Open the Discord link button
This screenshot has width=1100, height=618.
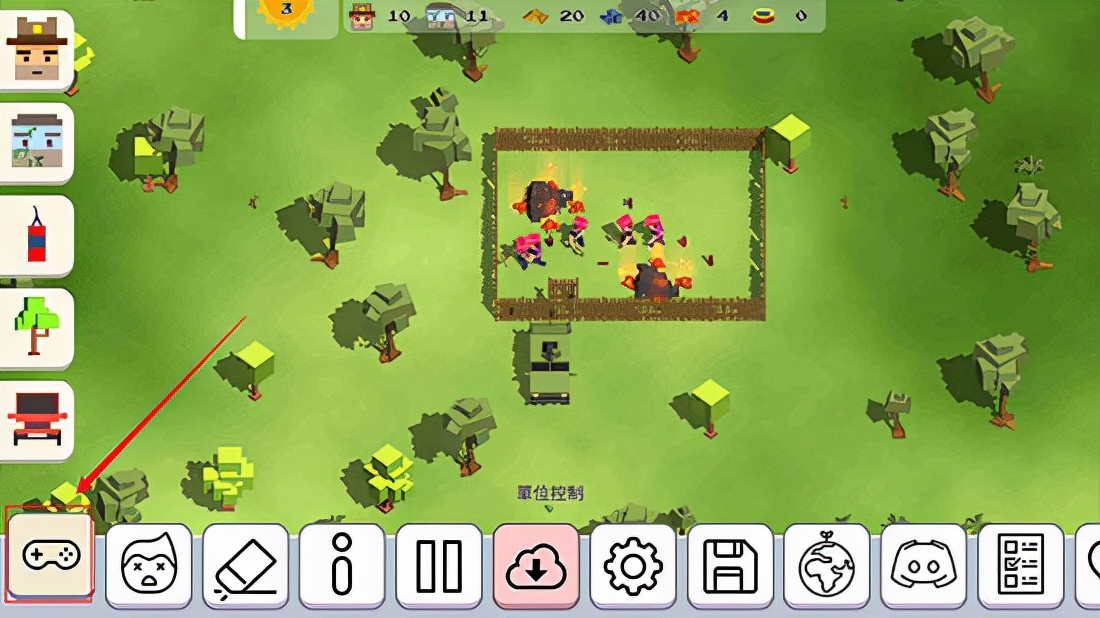(x=924, y=566)
